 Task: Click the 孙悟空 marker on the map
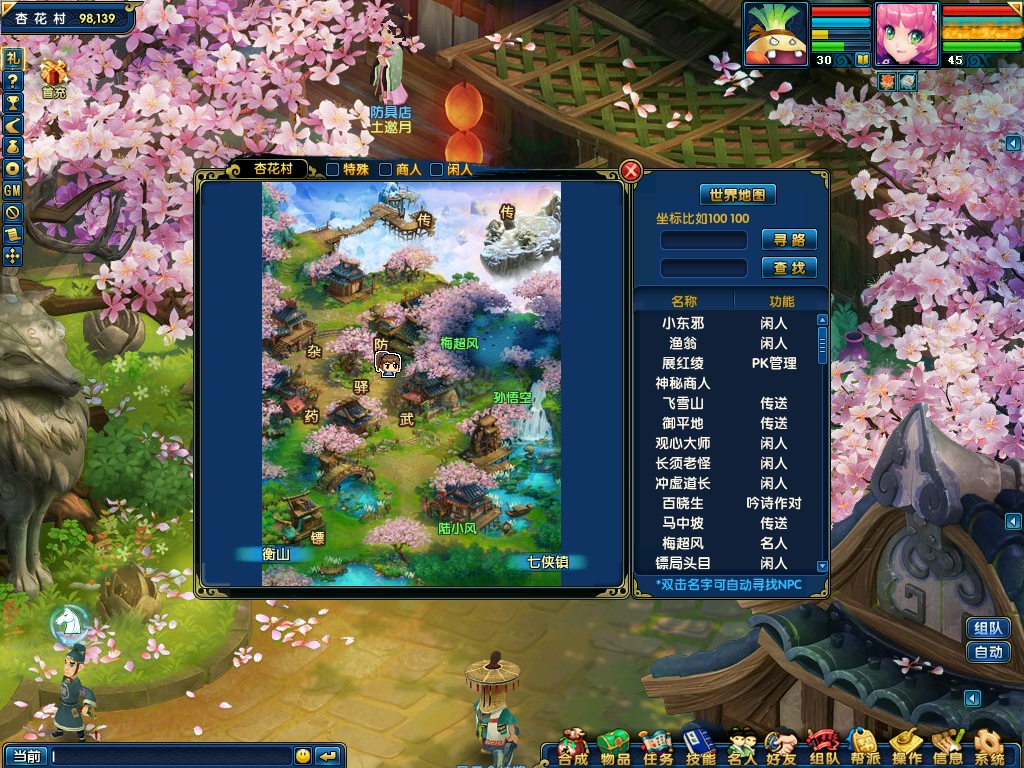512,398
